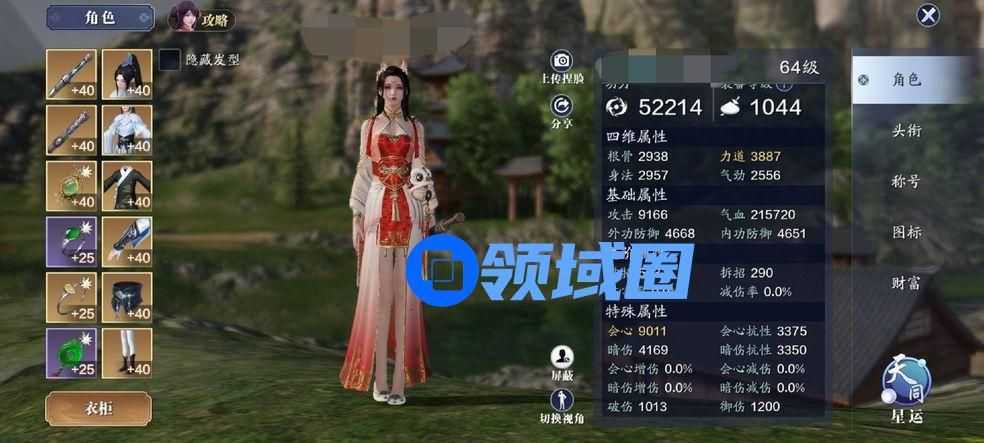Screen dimensions: 984x443
Task: Open the 衣柜 wardrobe
Action: tap(99, 408)
